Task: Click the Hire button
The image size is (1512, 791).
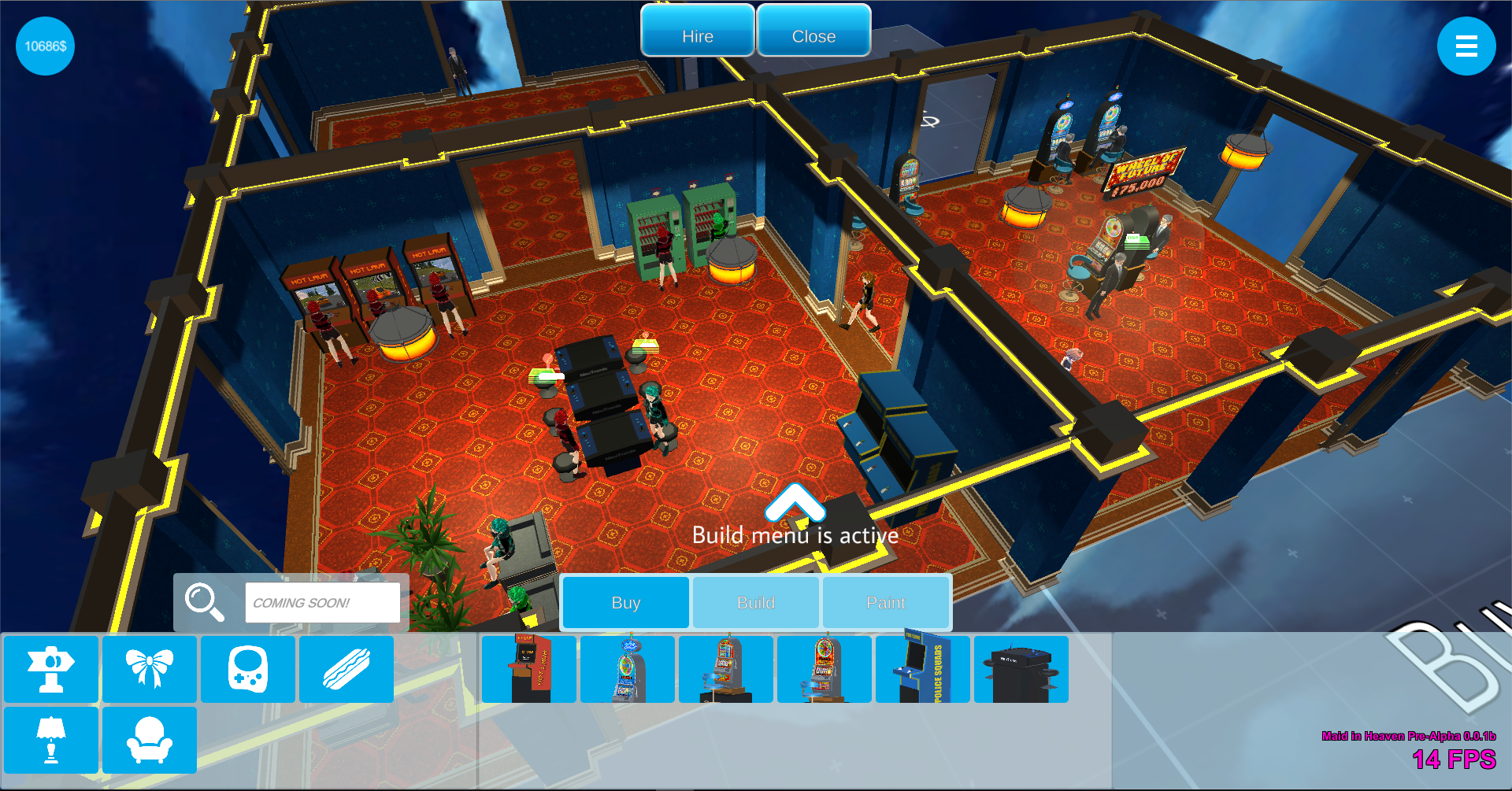Action: (x=696, y=35)
